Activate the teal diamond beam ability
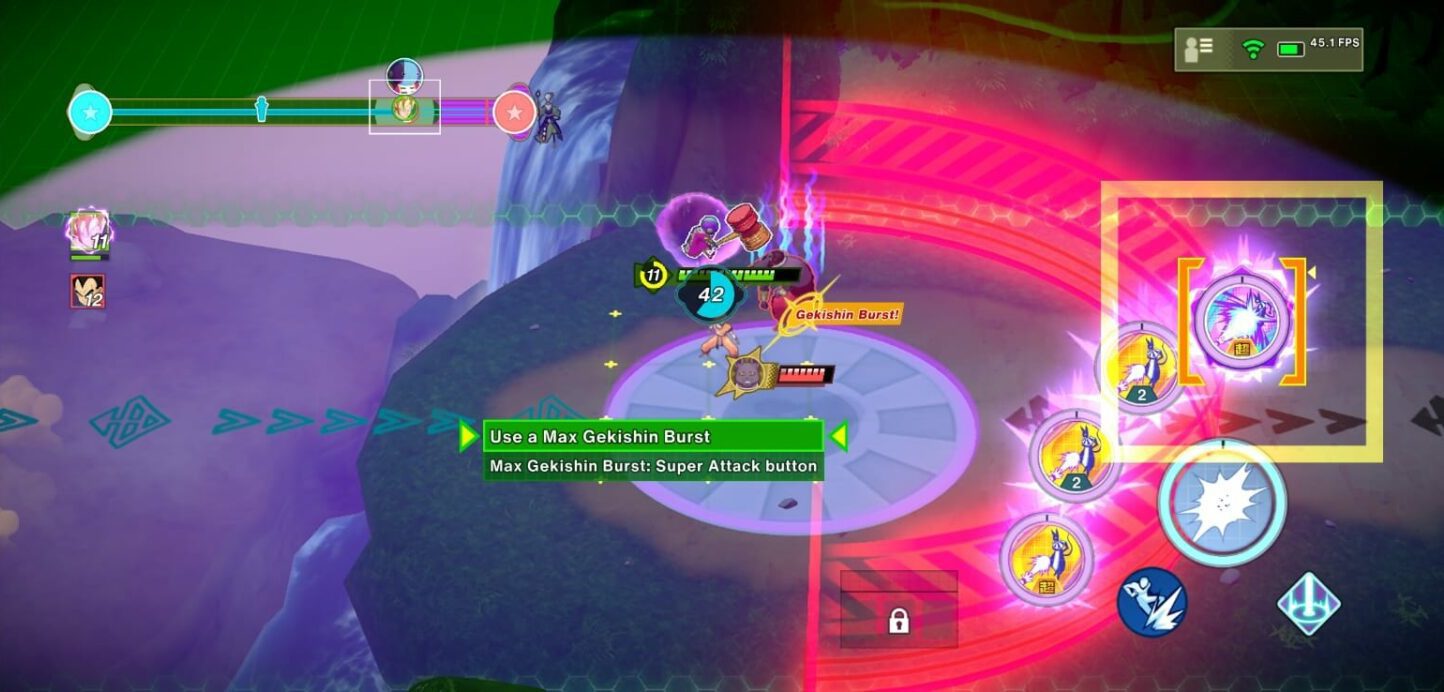 tap(1308, 602)
